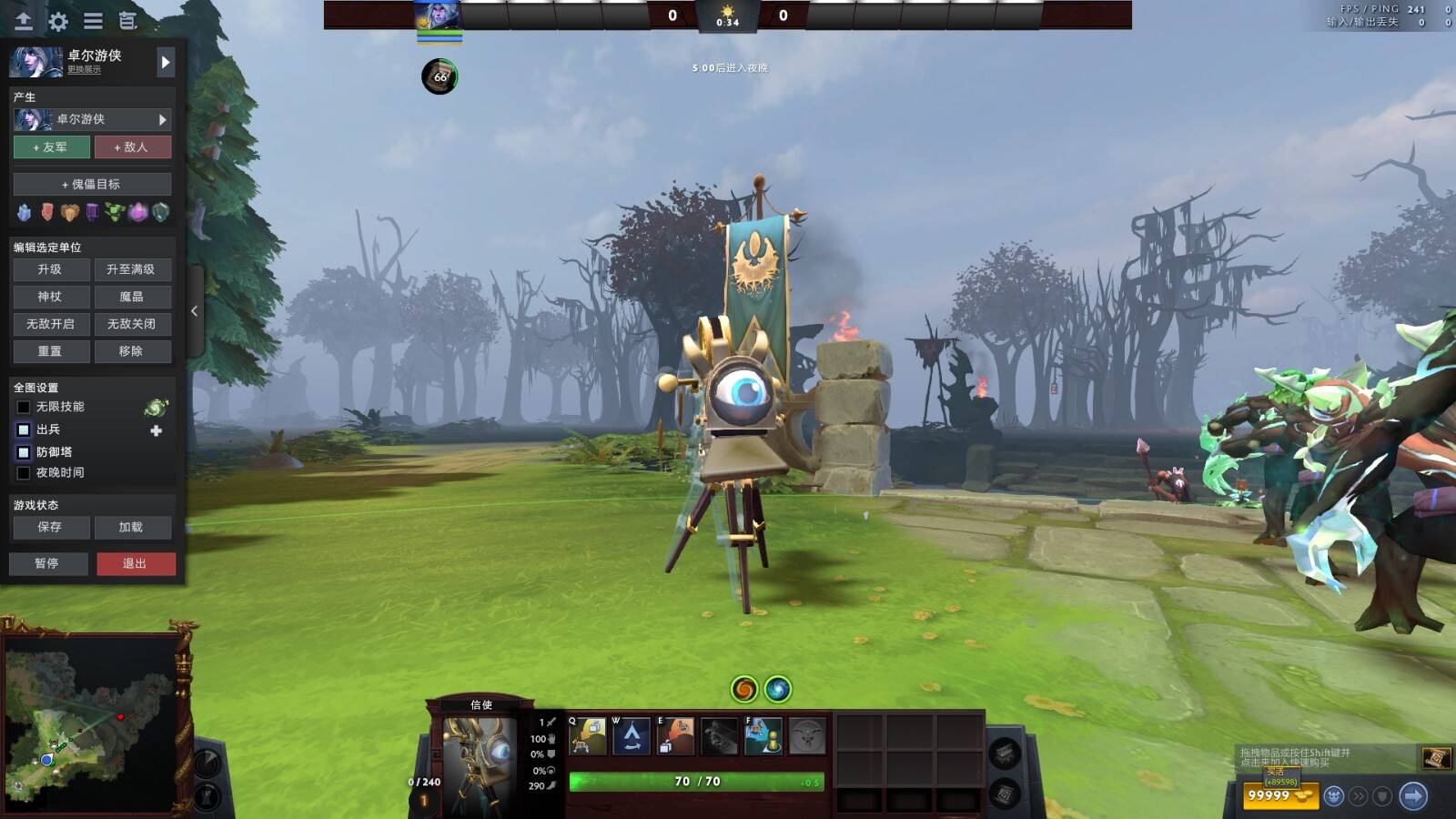Screen dimensions: 1456x819
Task: Save game state with 保存
Action: click(51, 527)
